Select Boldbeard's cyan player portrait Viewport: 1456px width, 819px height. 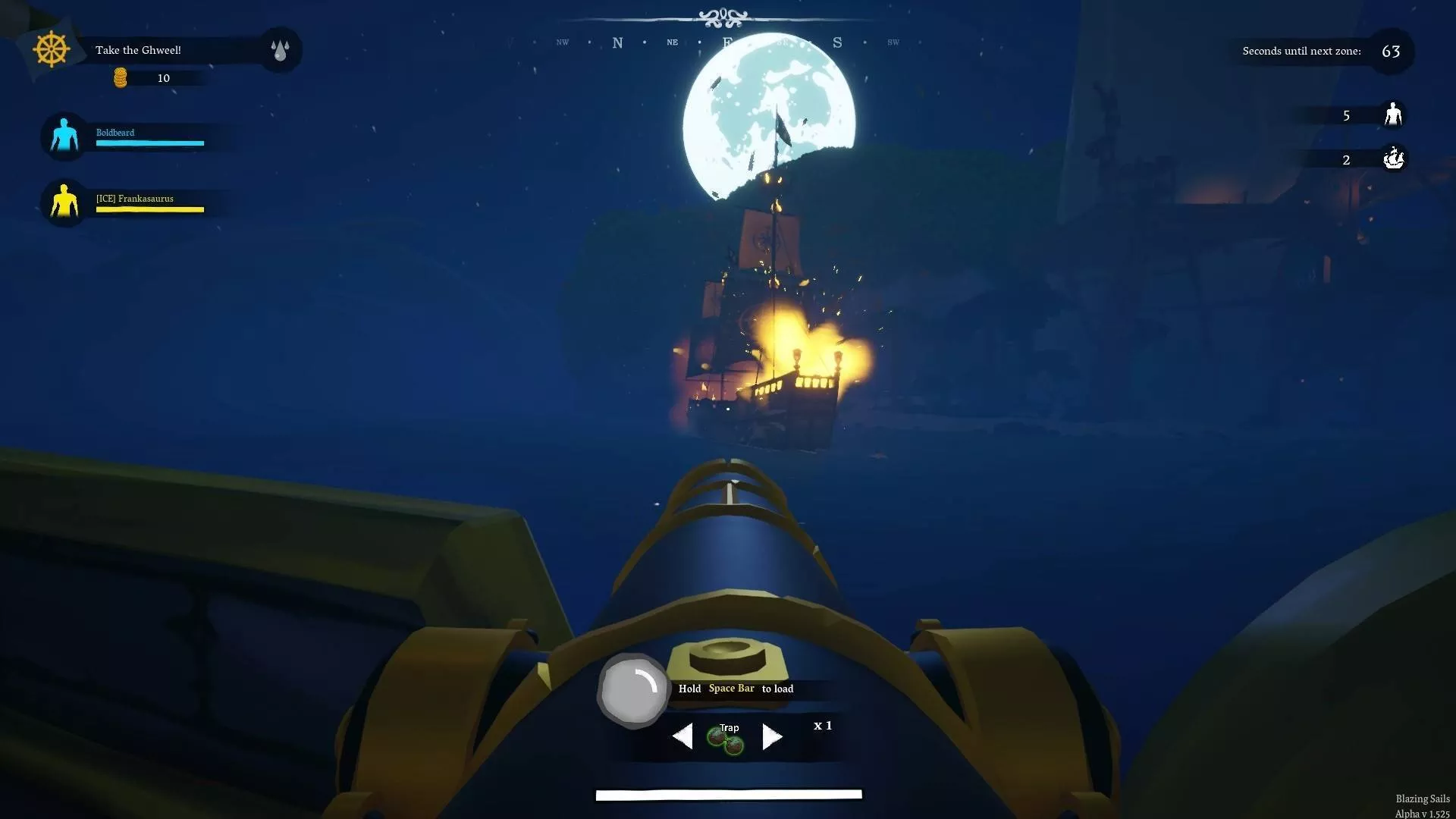pyautogui.click(x=64, y=136)
